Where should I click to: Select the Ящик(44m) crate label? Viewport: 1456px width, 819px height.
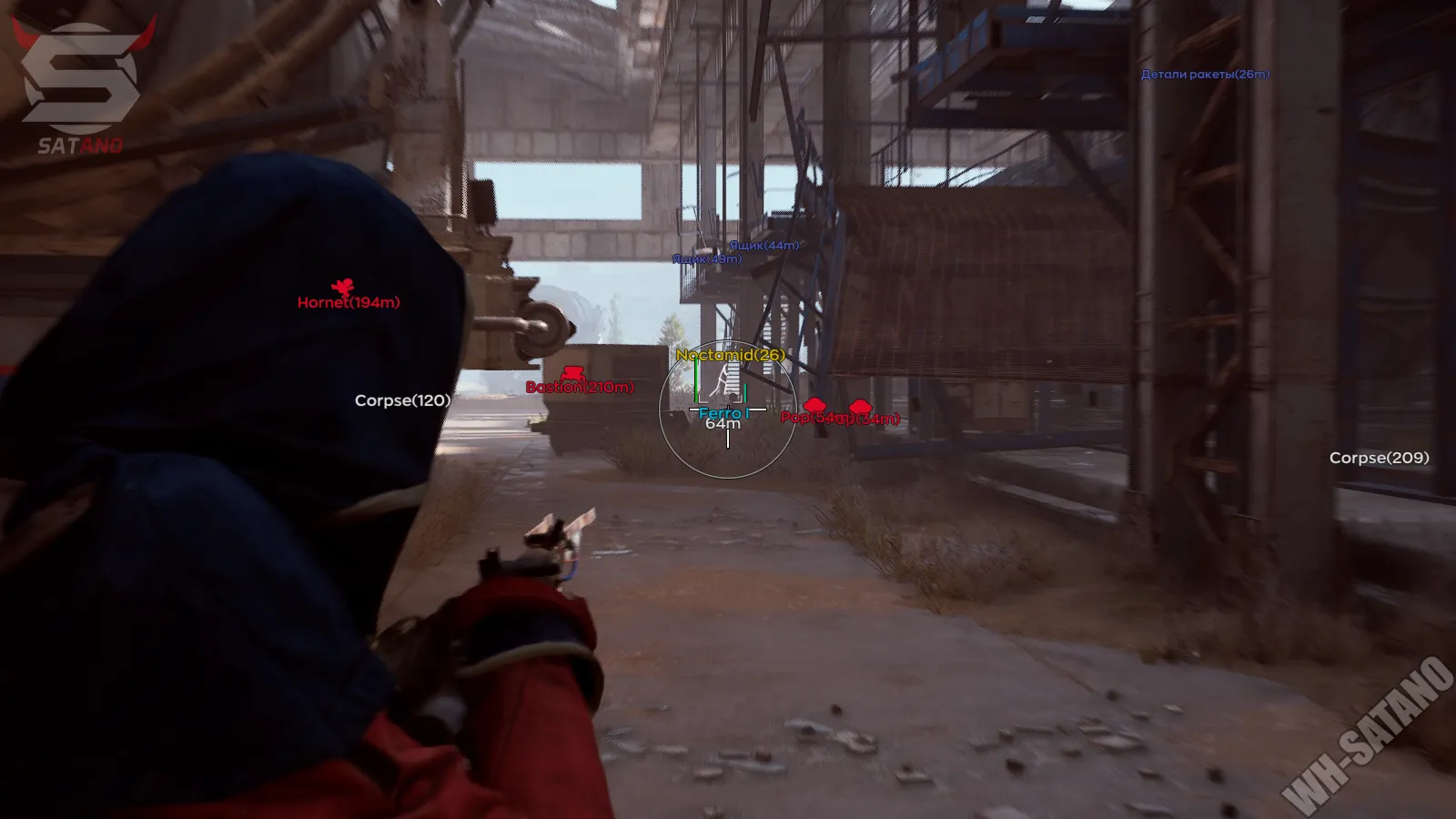(763, 244)
